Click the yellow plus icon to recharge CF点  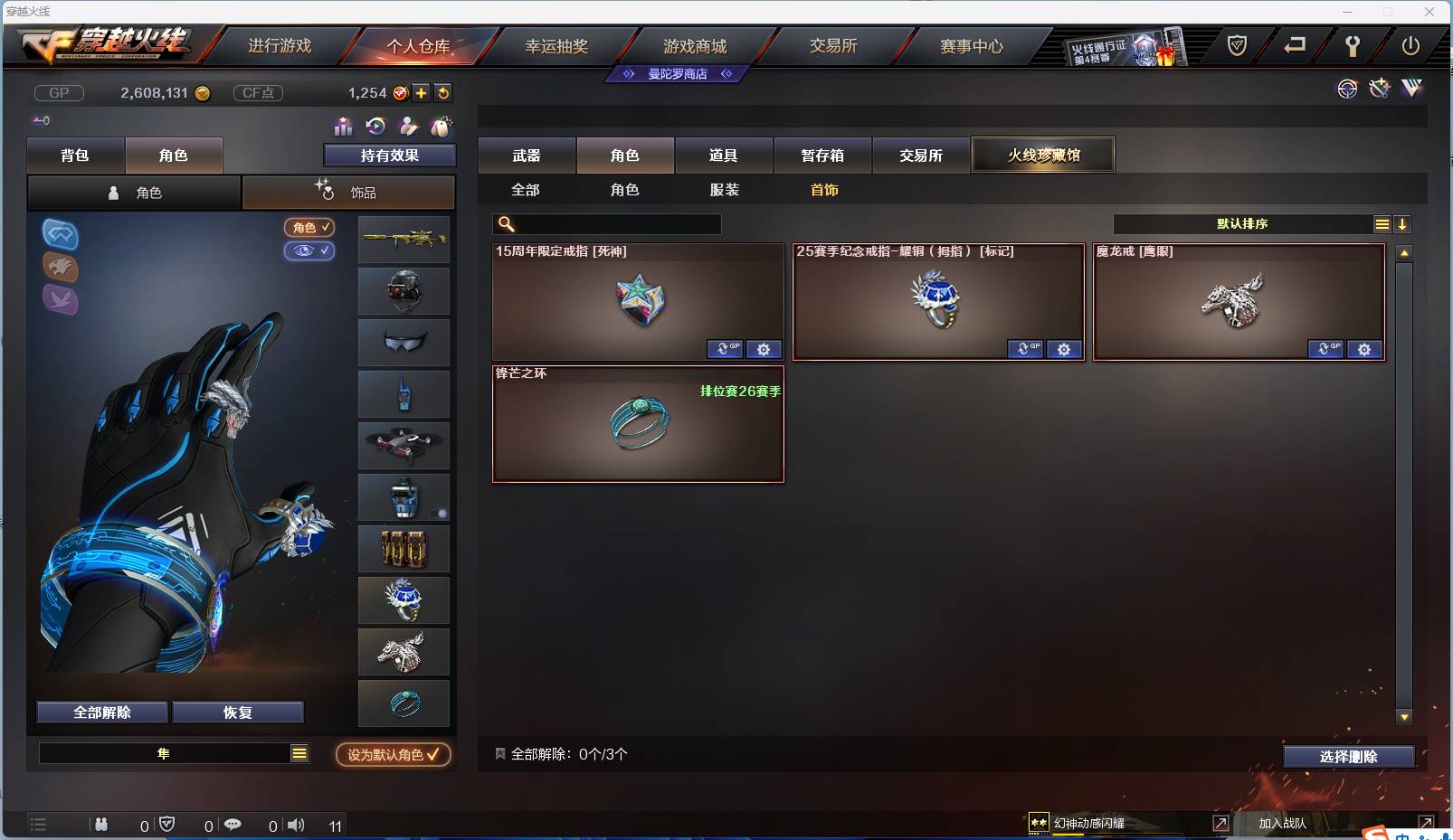point(422,92)
